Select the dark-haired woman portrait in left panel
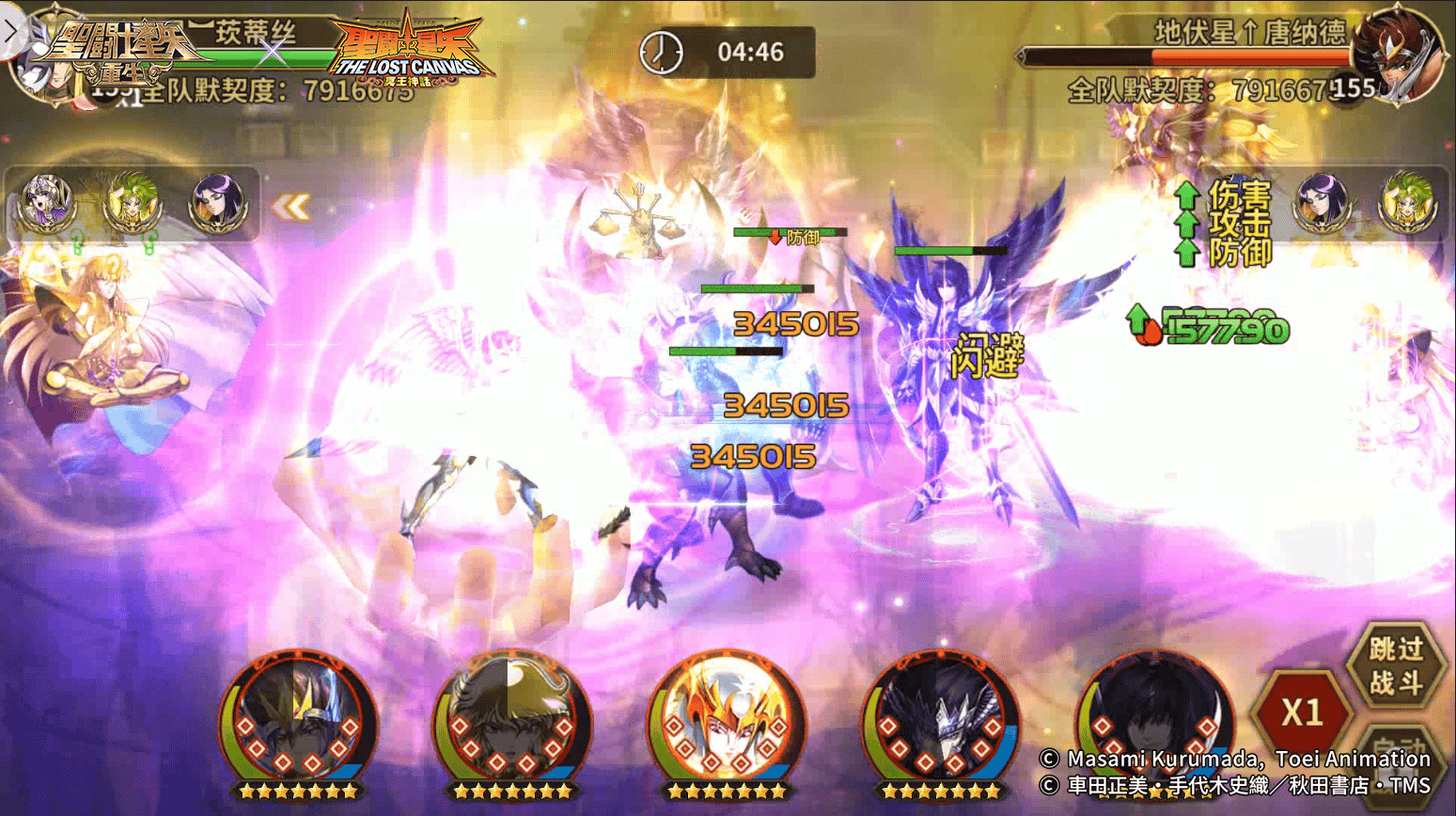The width and height of the screenshot is (1456, 816). click(x=218, y=201)
